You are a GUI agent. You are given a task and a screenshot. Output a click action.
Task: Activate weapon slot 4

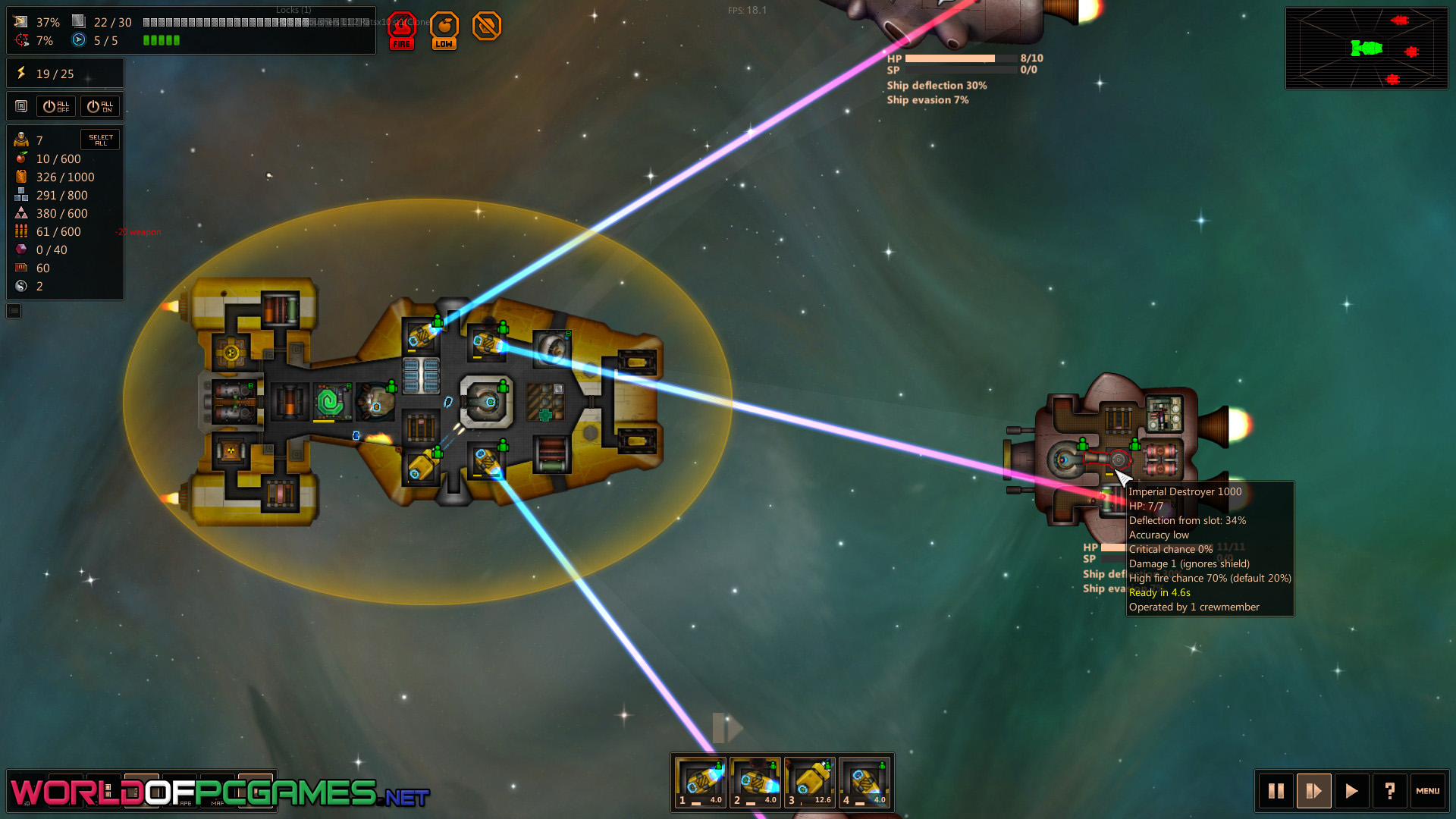(864, 783)
